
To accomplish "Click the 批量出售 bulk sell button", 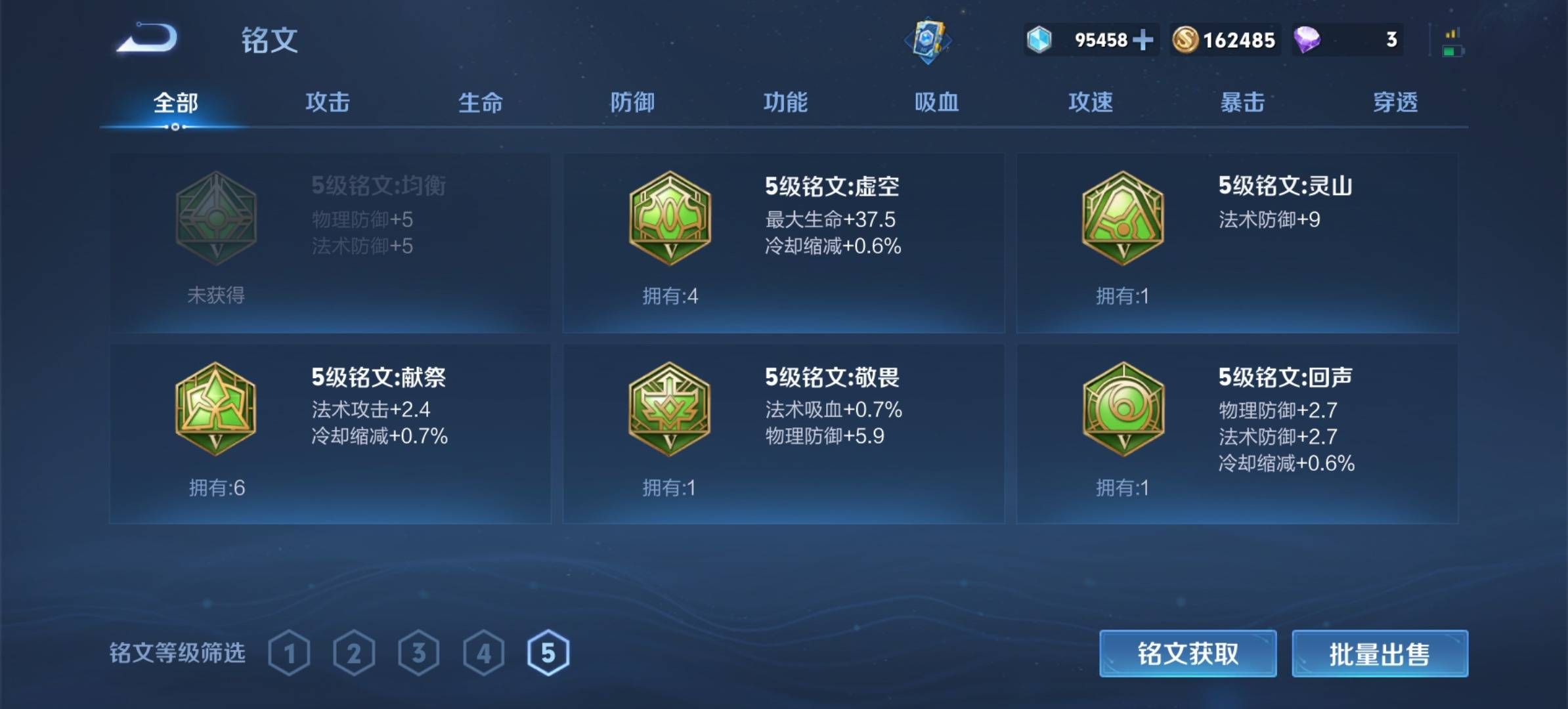I will click(1380, 654).
